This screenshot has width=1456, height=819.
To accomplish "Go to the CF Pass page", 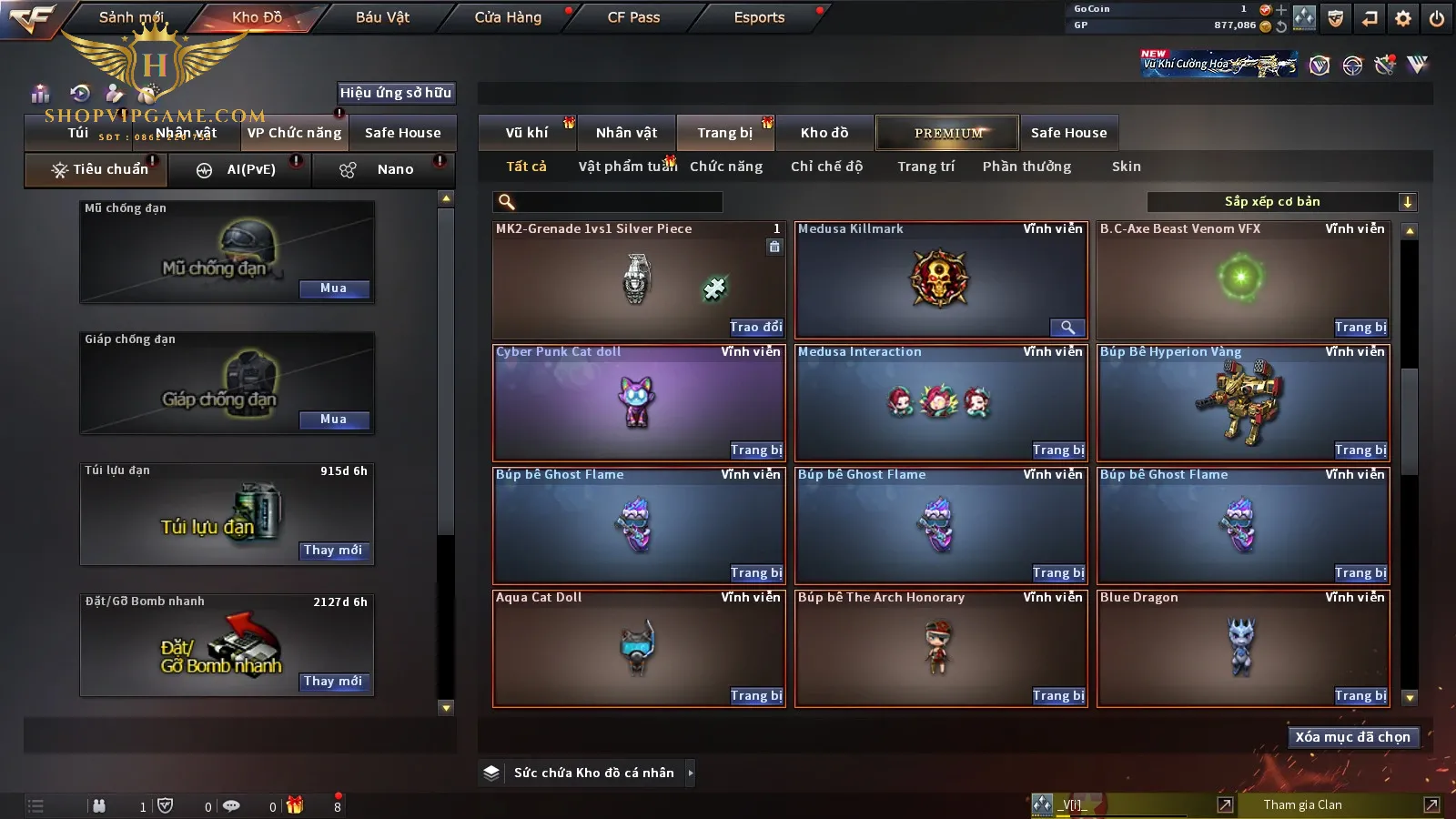I will tap(633, 17).
